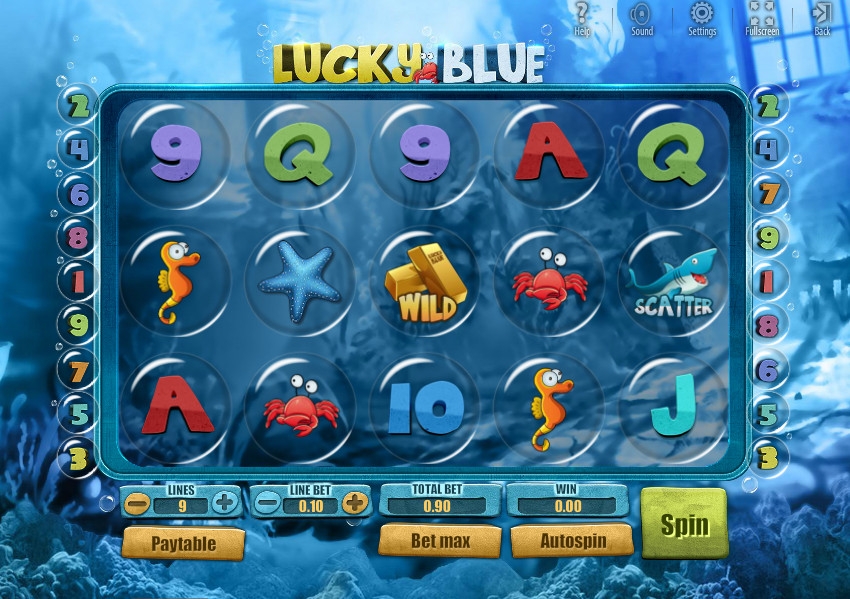This screenshot has height=599, width=850.
Task: Decrease the number of lines
Action: 140,502
